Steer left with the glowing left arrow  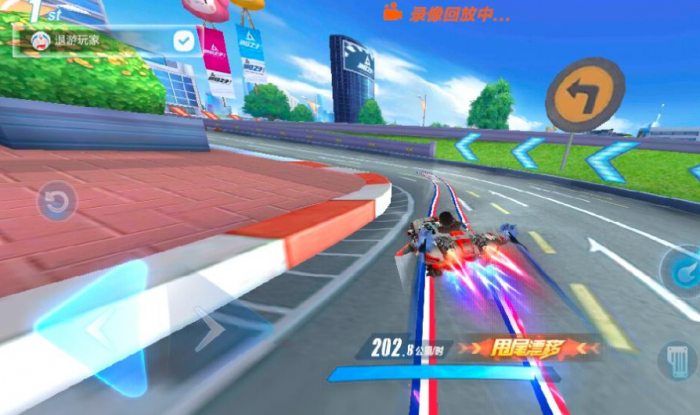click(x=98, y=326)
